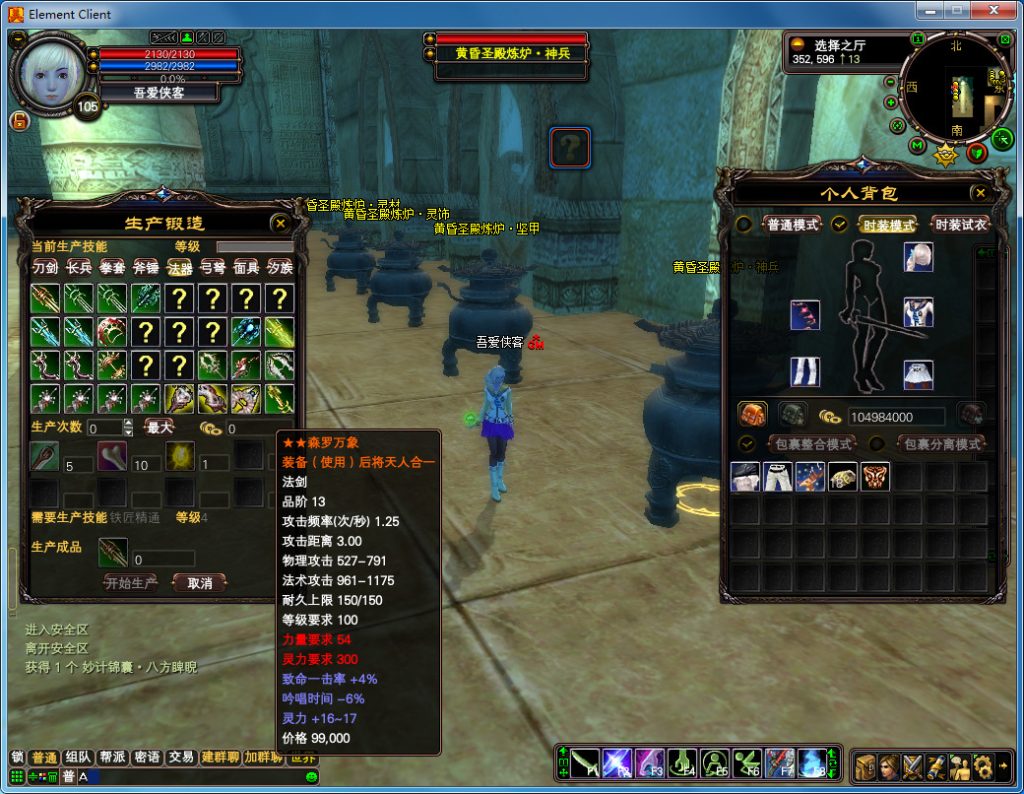1024x794 pixels.
Task: Switch chat to the 交易 trade channel
Action: pyautogui.click(x=180, y=757)
